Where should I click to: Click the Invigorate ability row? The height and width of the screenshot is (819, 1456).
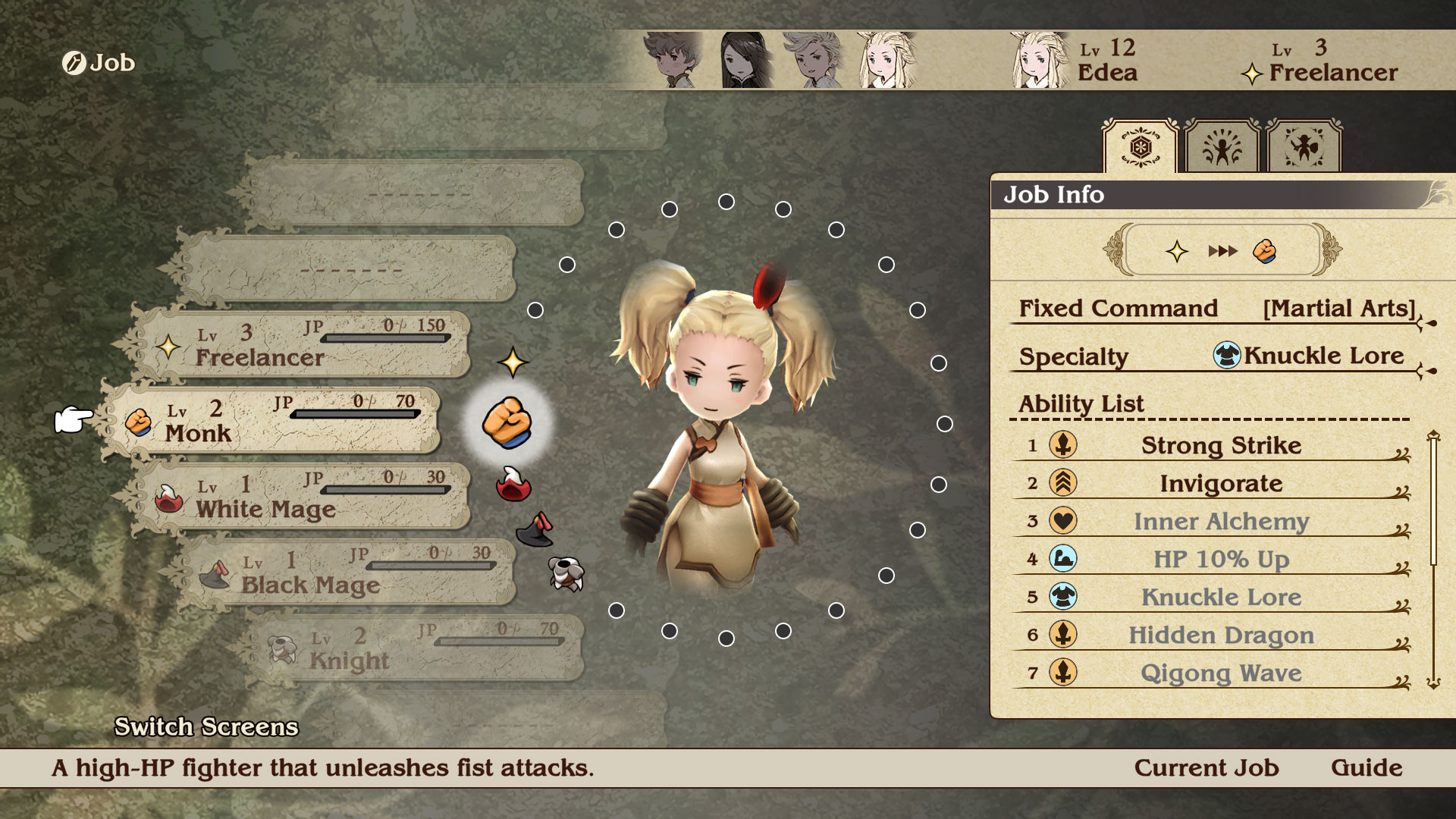click(x=1220, y=483)
